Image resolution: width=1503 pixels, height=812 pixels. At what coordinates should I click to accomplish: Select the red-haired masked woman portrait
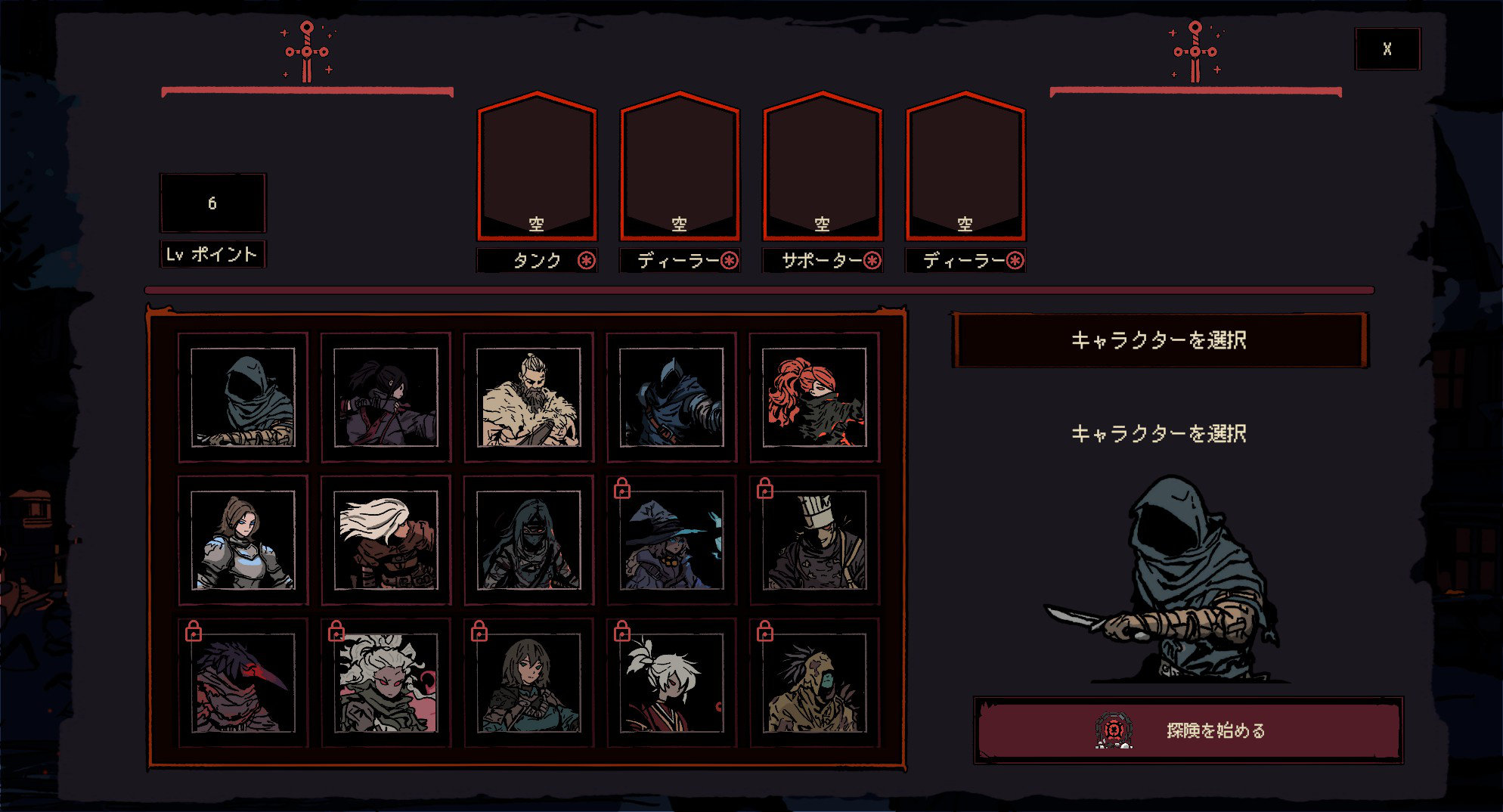pyautogui.click(x=814, y=397)
